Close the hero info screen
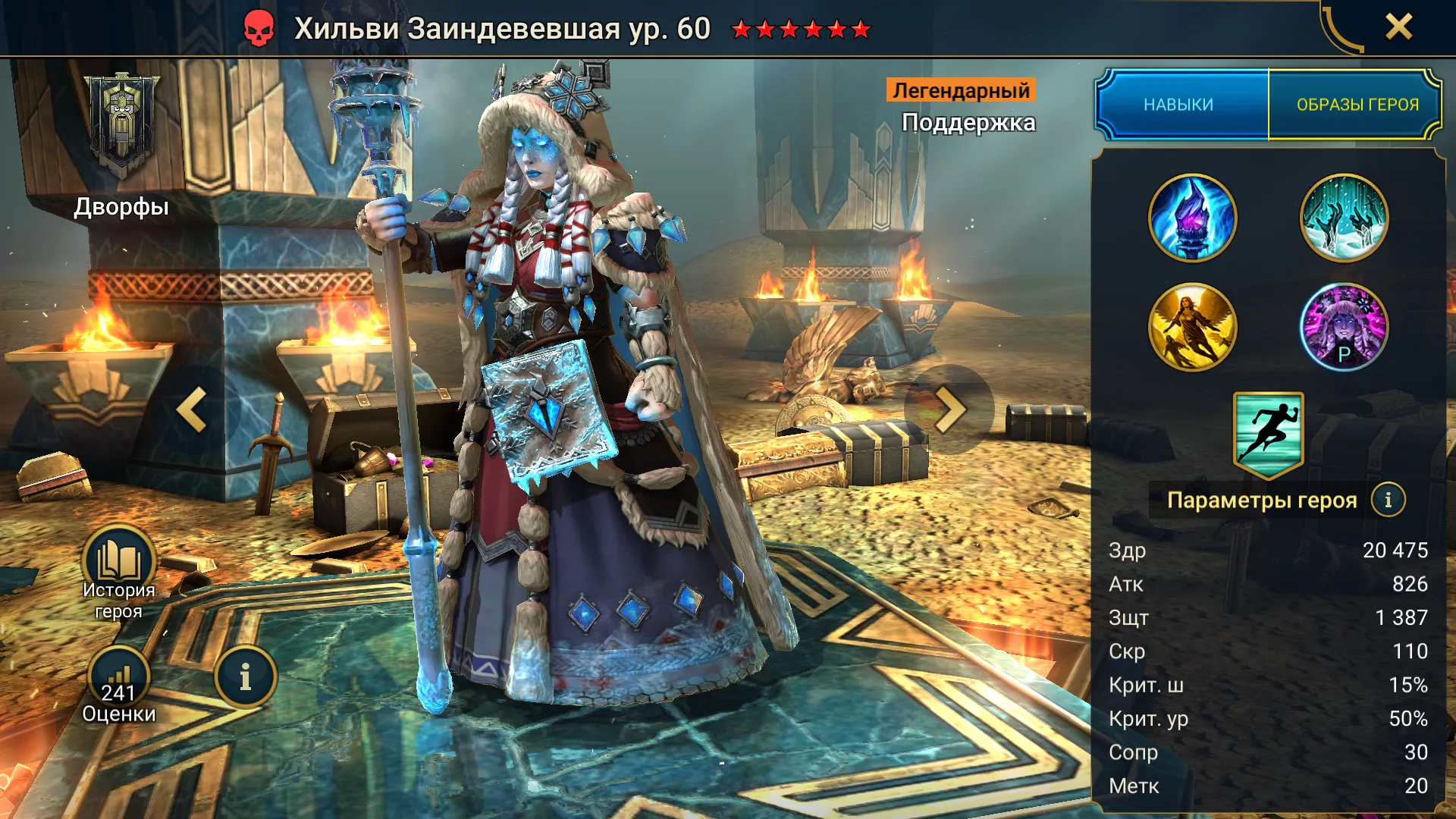Screen dimensions: 1456x819 coord(1398,27)
